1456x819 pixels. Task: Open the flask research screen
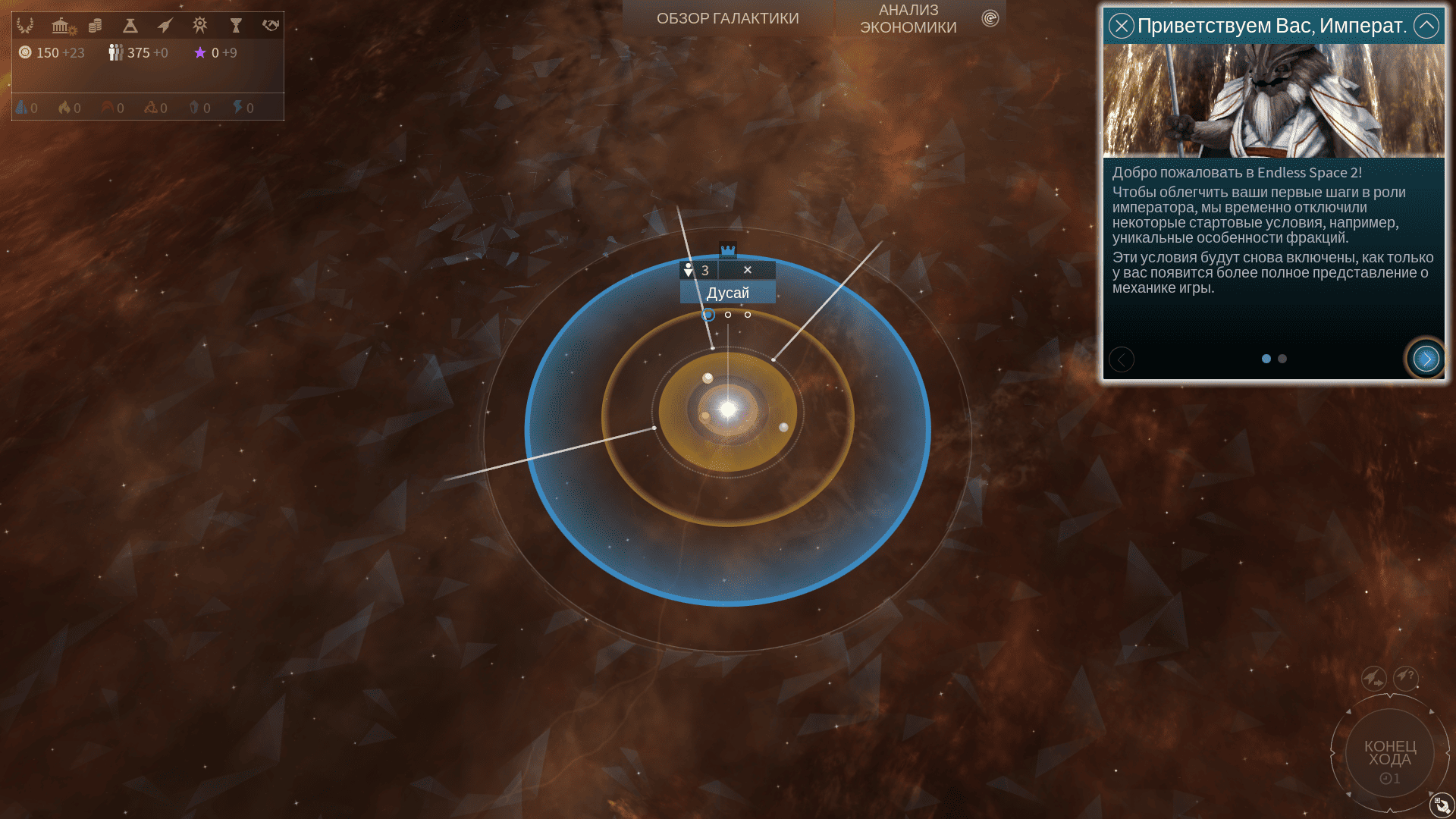(x=130, y=26)
